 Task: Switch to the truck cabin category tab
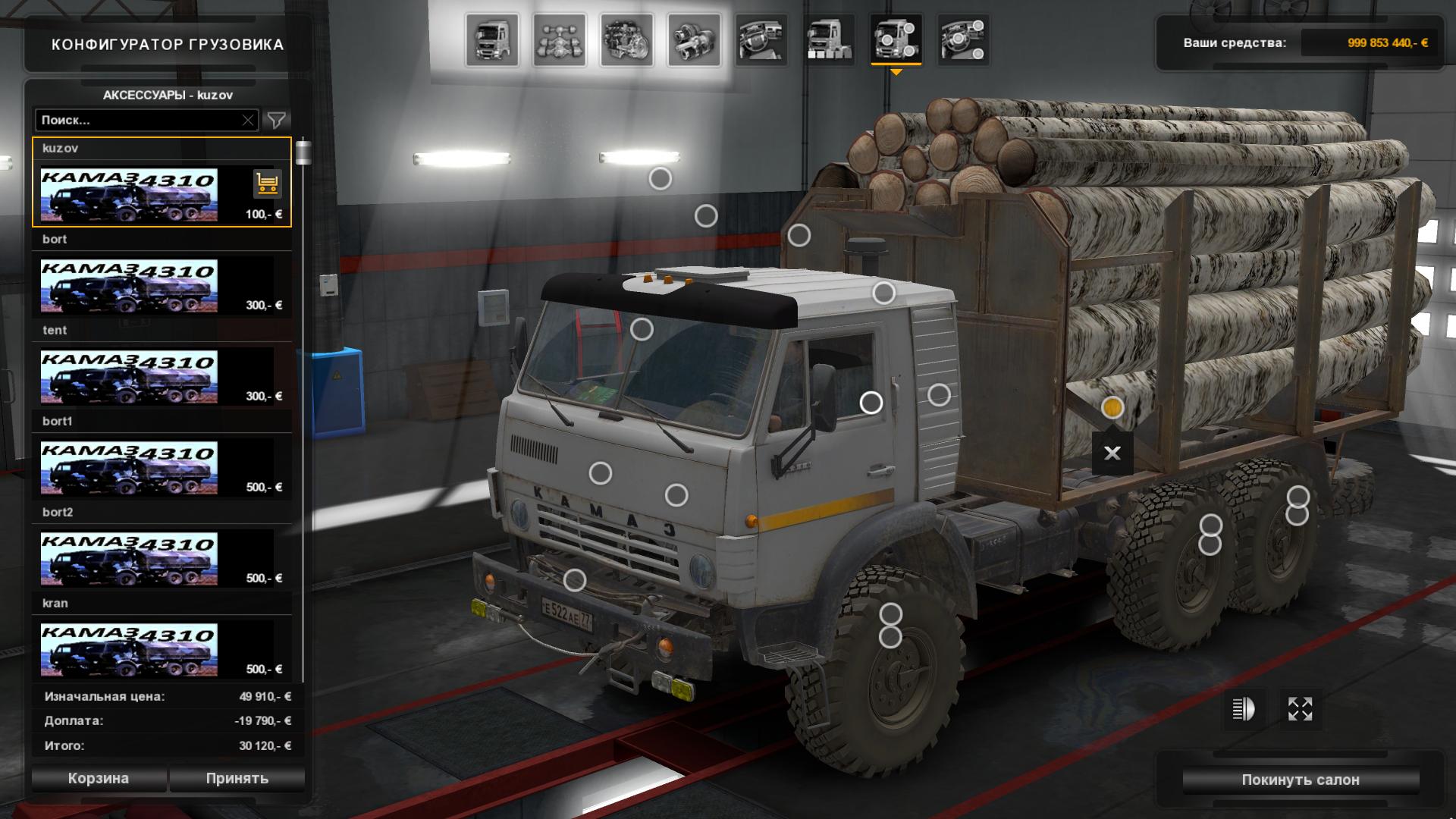click(x=493, y=39)
